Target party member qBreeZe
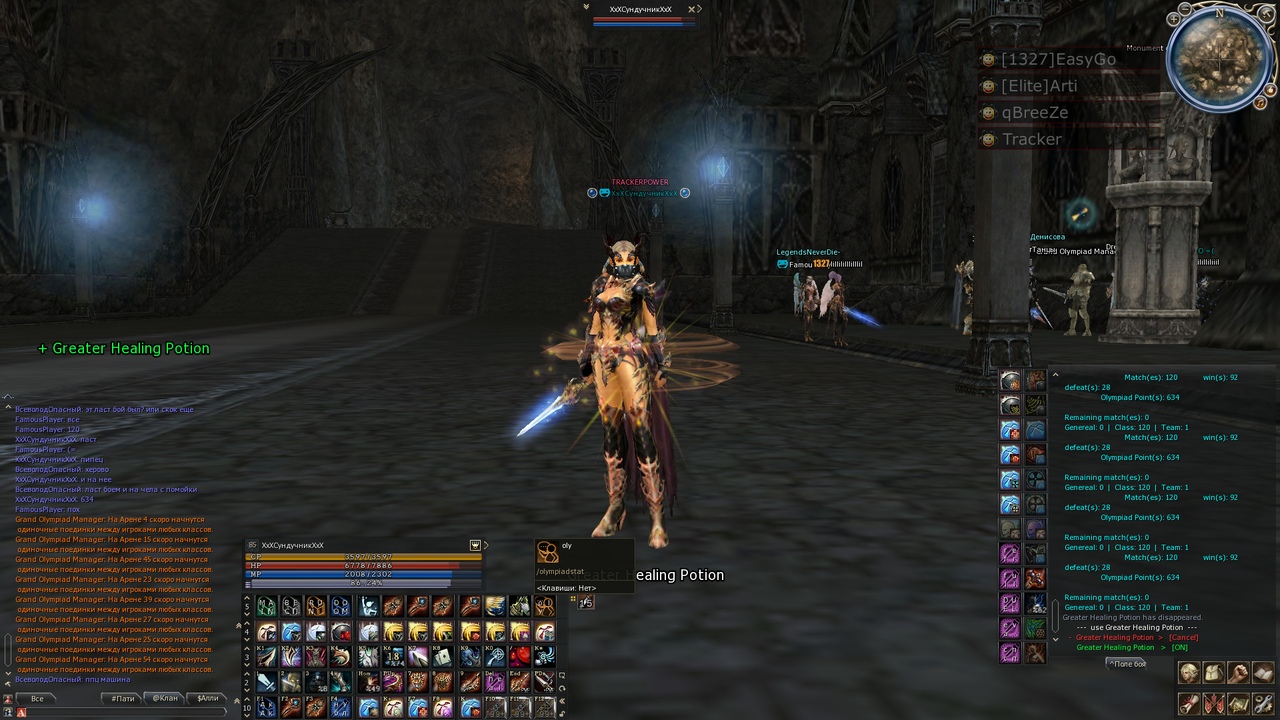 (1034, 113)
